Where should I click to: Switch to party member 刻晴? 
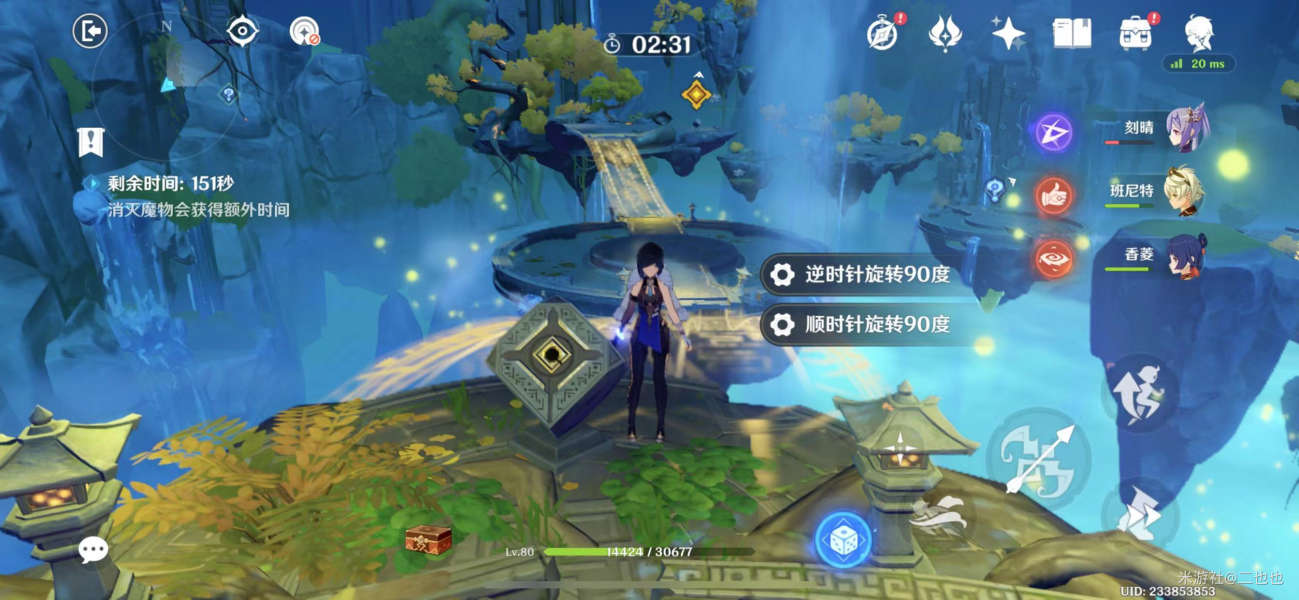click(x=1186, y=130)
